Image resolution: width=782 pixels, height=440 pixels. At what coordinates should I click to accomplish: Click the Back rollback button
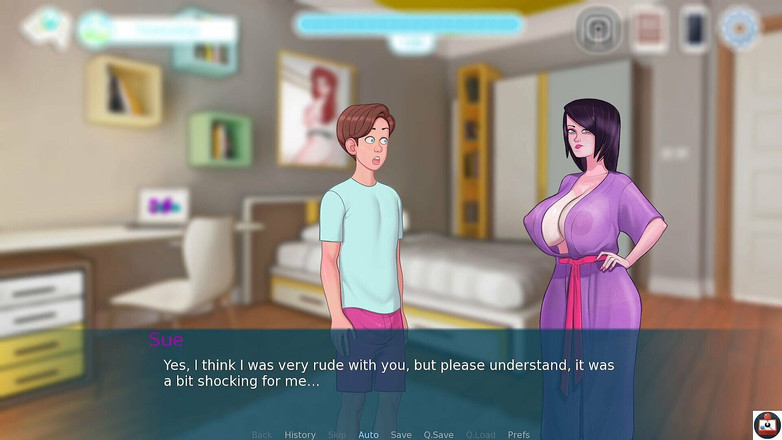[262, 435]
